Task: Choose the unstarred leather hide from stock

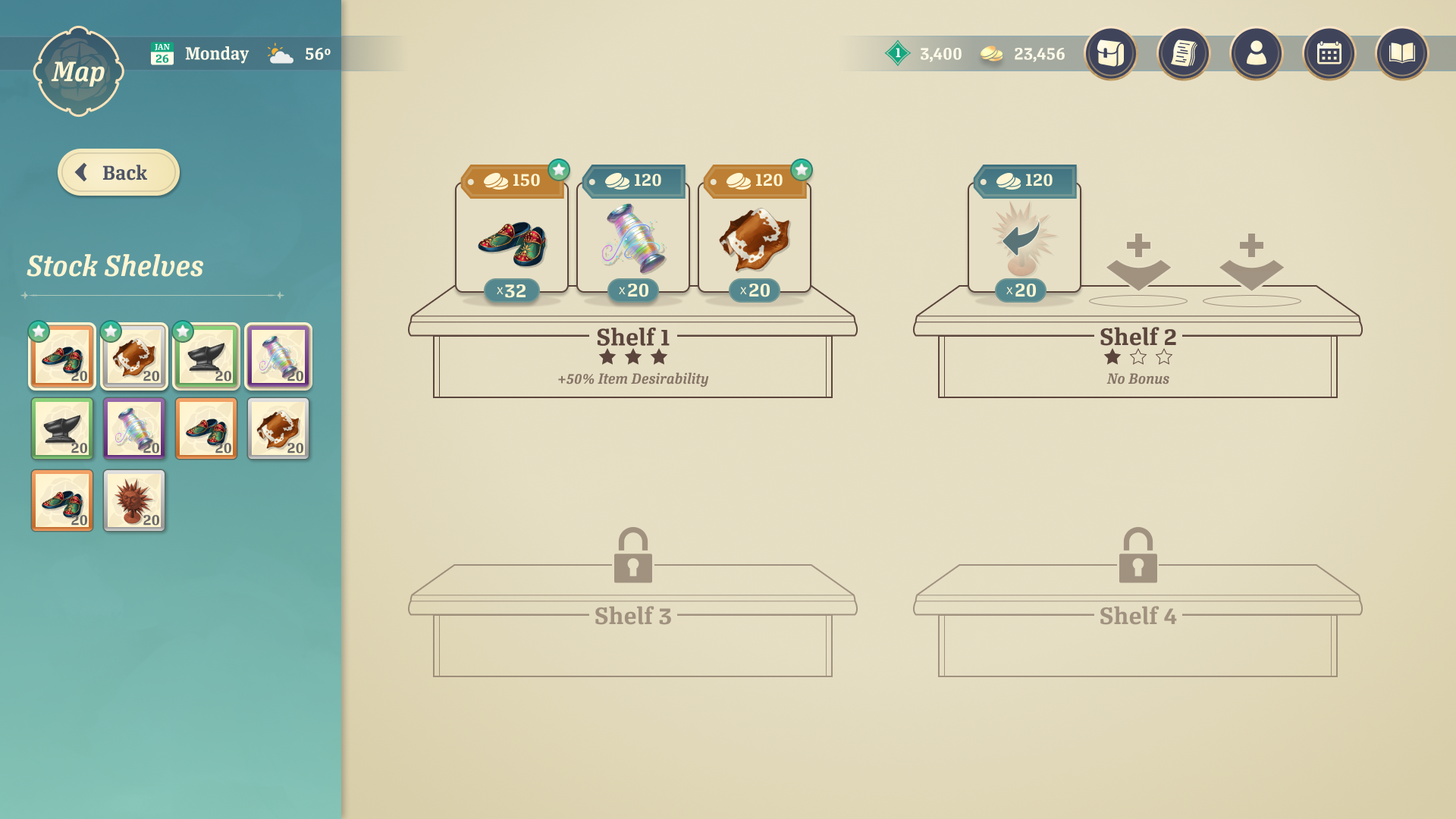Action: [278, 428]
